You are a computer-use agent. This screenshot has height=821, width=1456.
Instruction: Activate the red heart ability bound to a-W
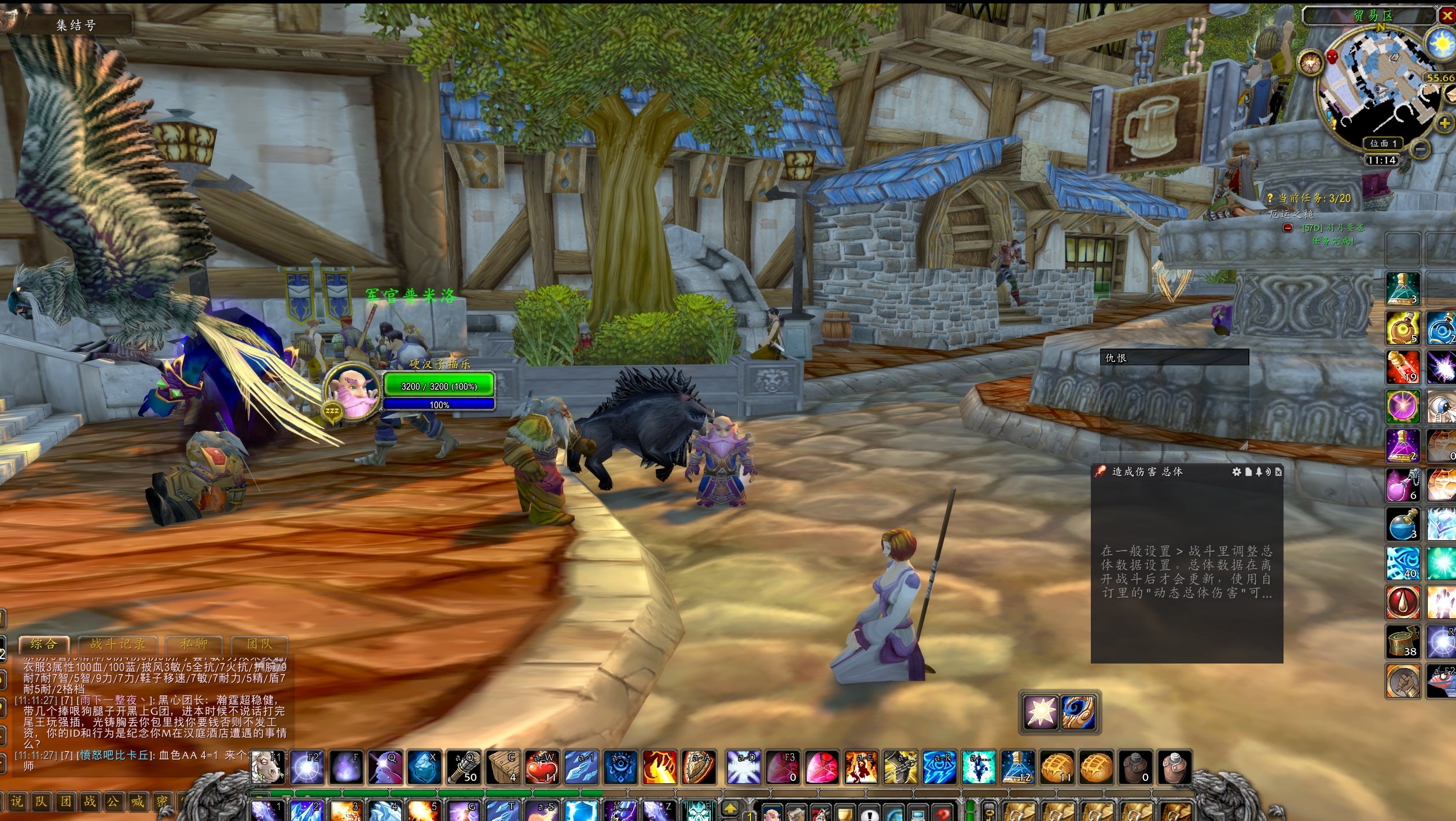(x=542, y=767)
